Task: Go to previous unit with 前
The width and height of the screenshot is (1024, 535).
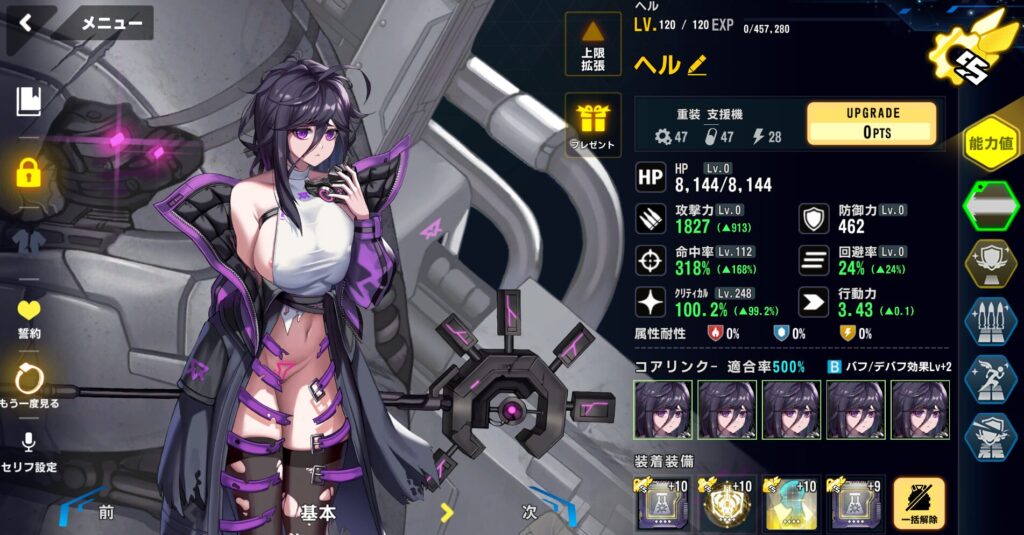Action: [105, 511]
